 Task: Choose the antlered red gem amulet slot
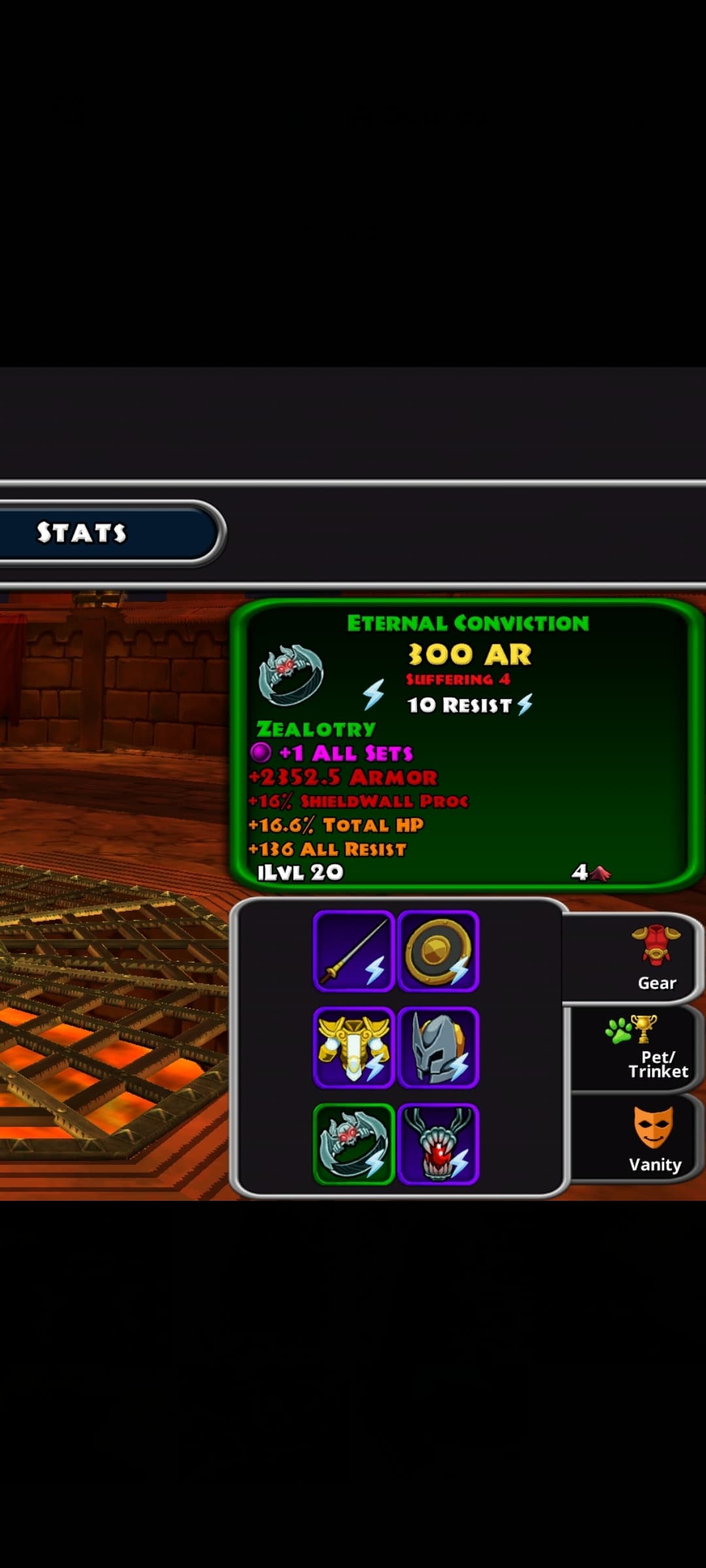coord(438,1144)
